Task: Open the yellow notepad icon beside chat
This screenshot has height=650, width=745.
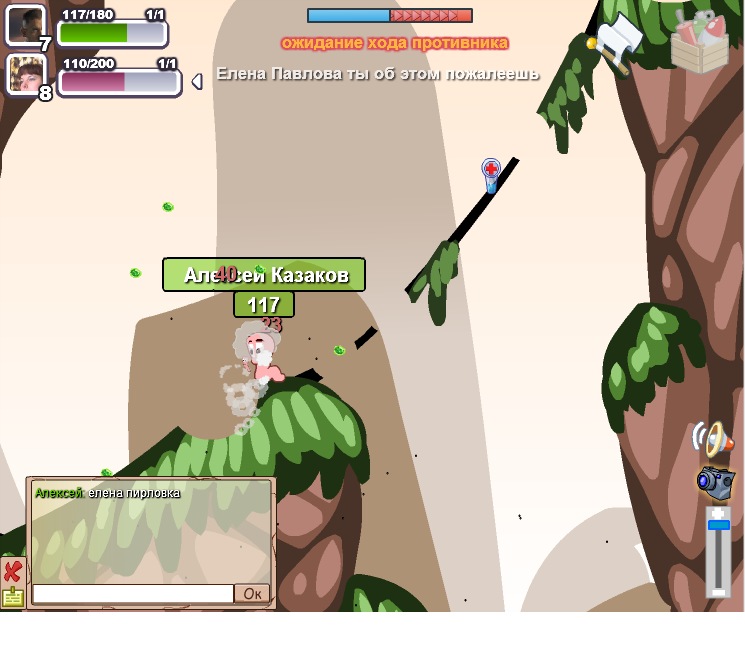Action: [12, 597]
